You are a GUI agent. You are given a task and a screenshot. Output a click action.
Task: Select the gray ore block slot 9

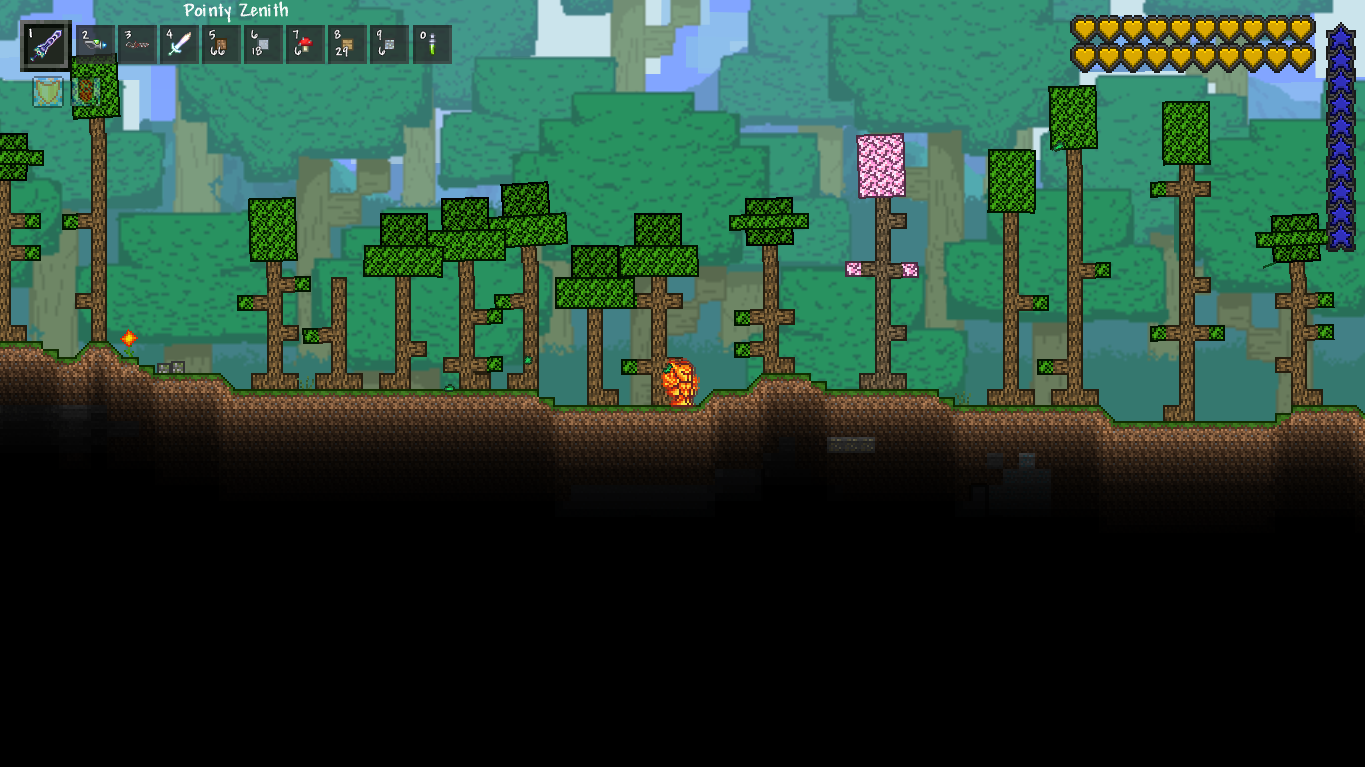pos(390,45)
